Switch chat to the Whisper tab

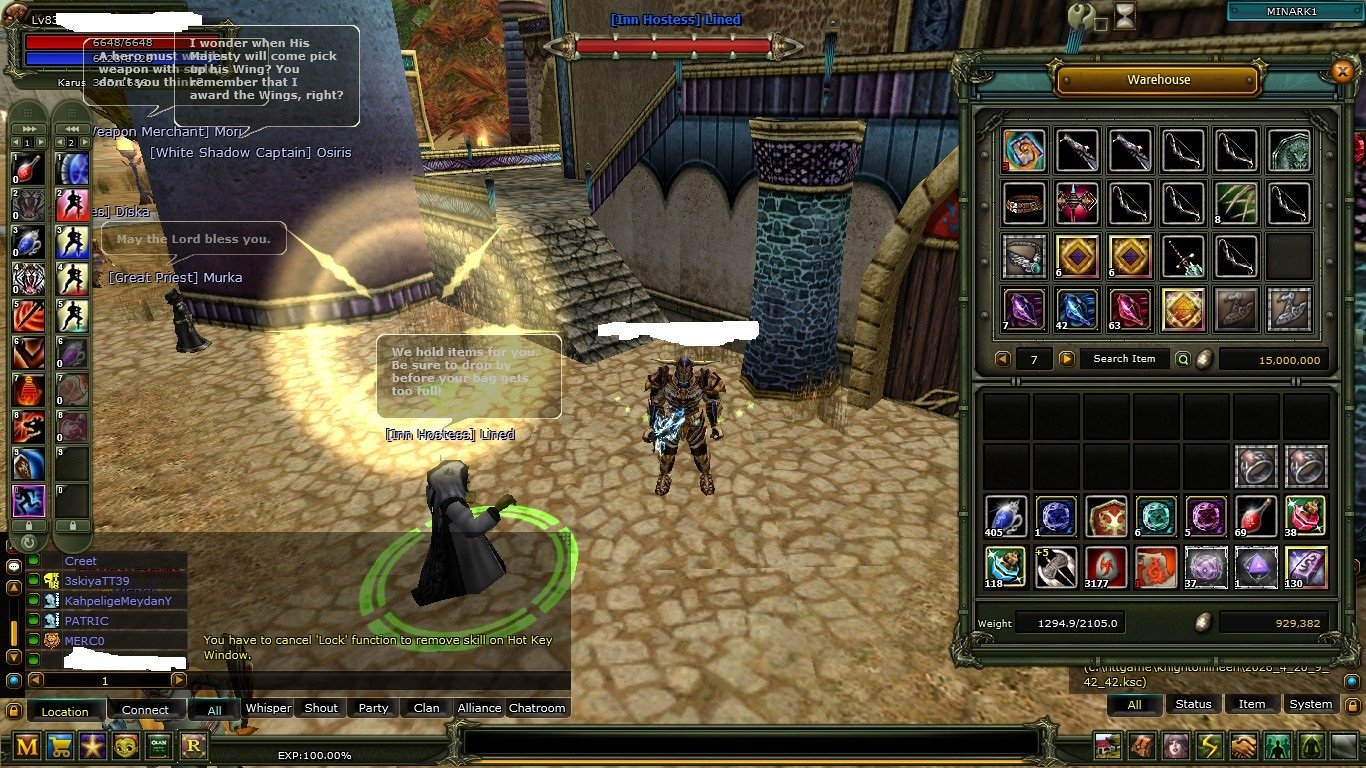click(x=268, y=708)
